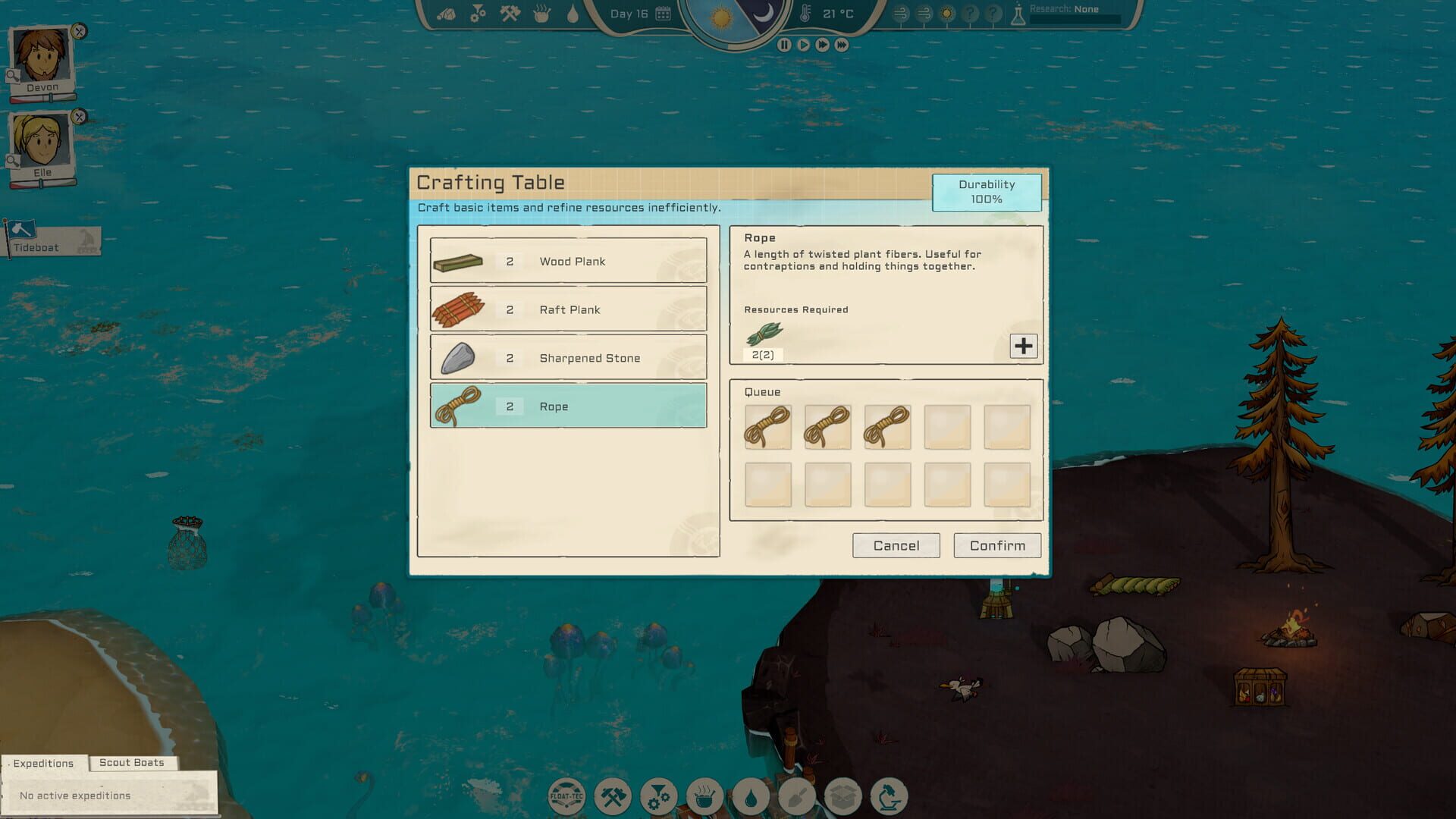Open the cooking pot menu at the bottom
The height and width of the screenshot is (819, 1456).
pyautogui.click(x=705, y=796)
